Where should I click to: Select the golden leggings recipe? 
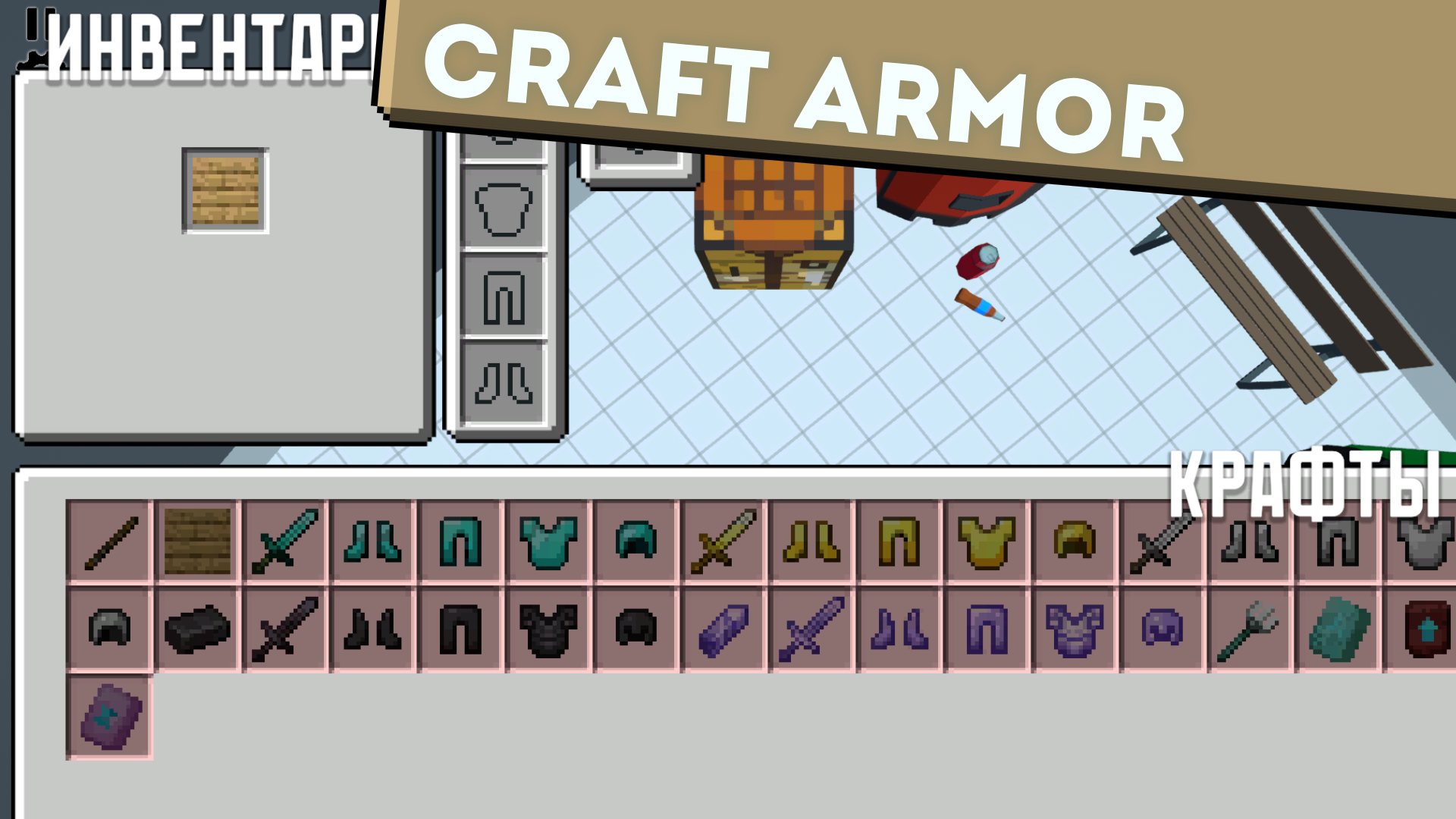899,542
